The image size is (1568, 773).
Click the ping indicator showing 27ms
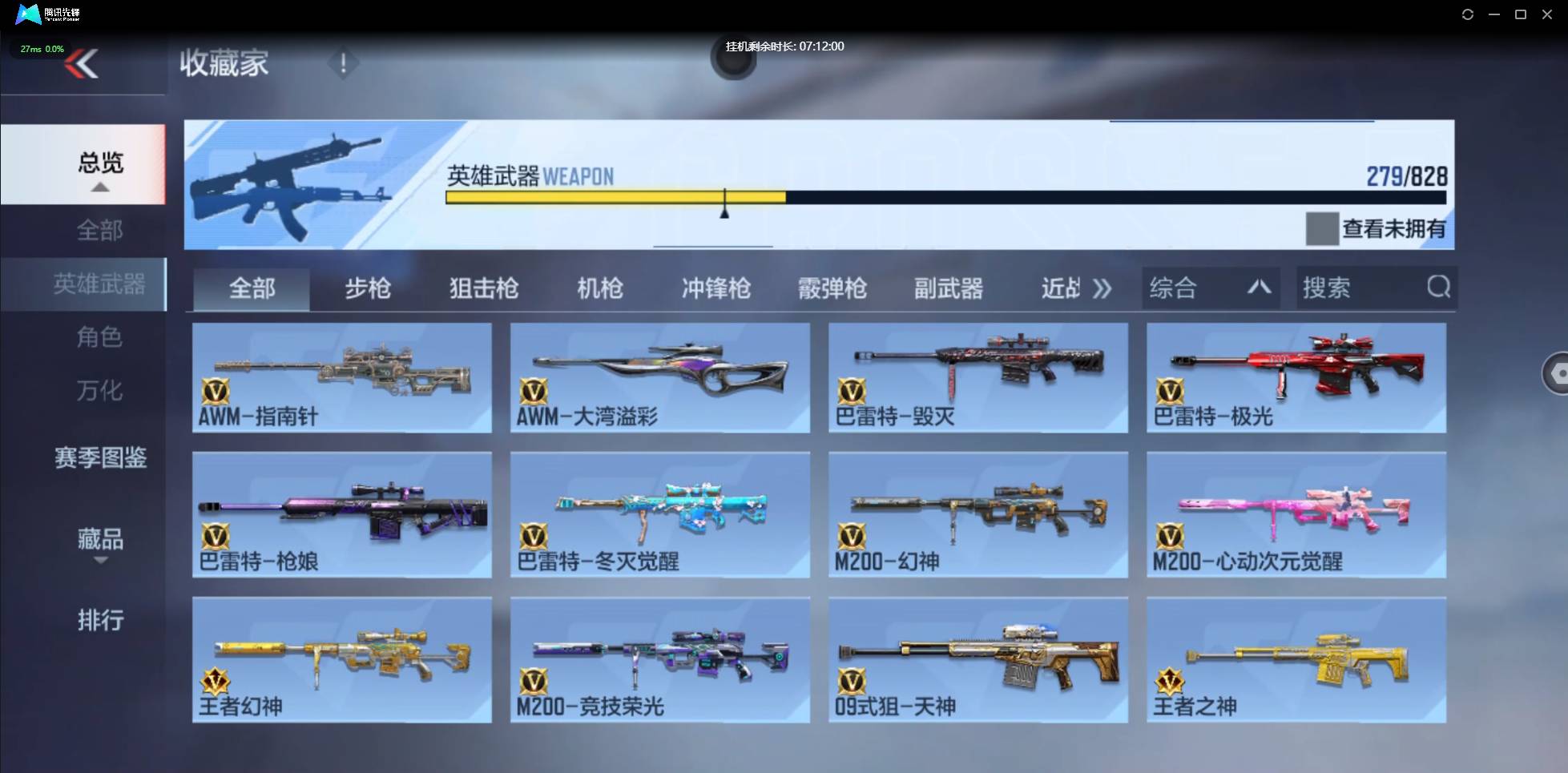click(x=42, y=49)
